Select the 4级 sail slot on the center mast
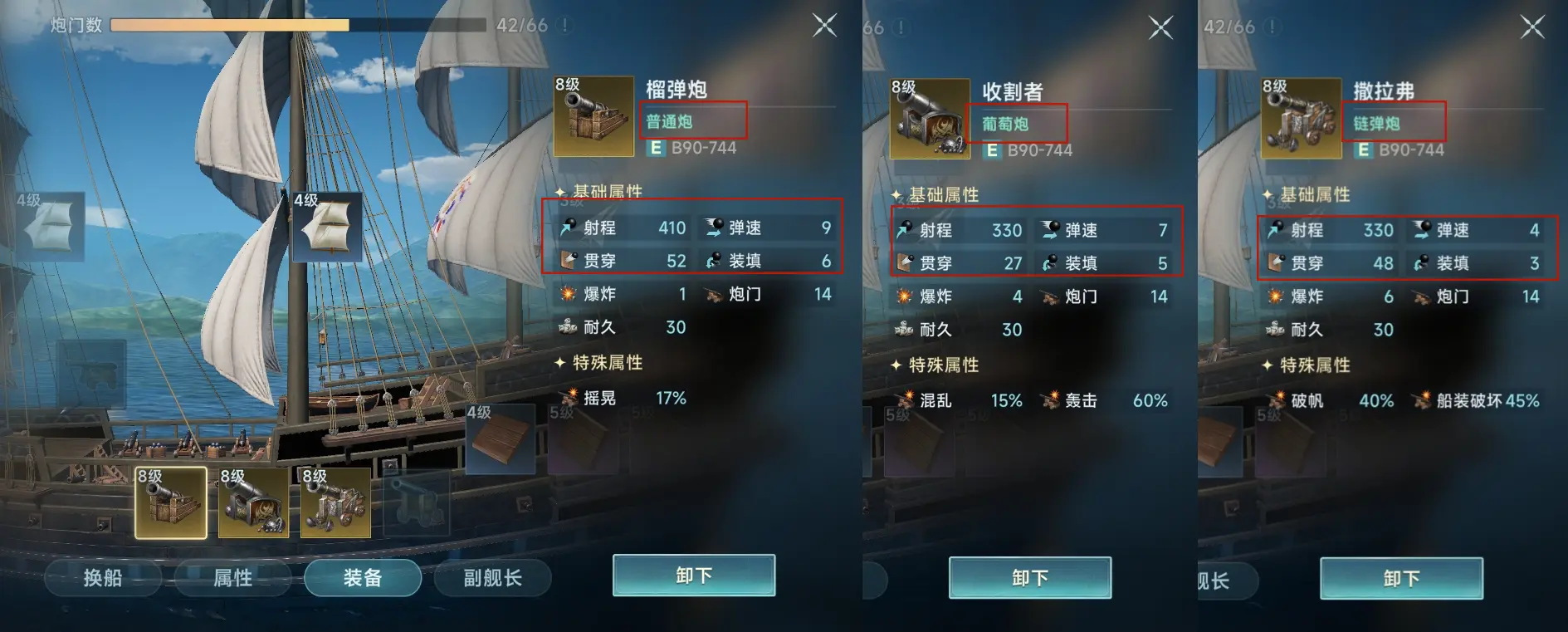Image resolution: width=1568 pixels, height=632 pixels. click(327, 227)
